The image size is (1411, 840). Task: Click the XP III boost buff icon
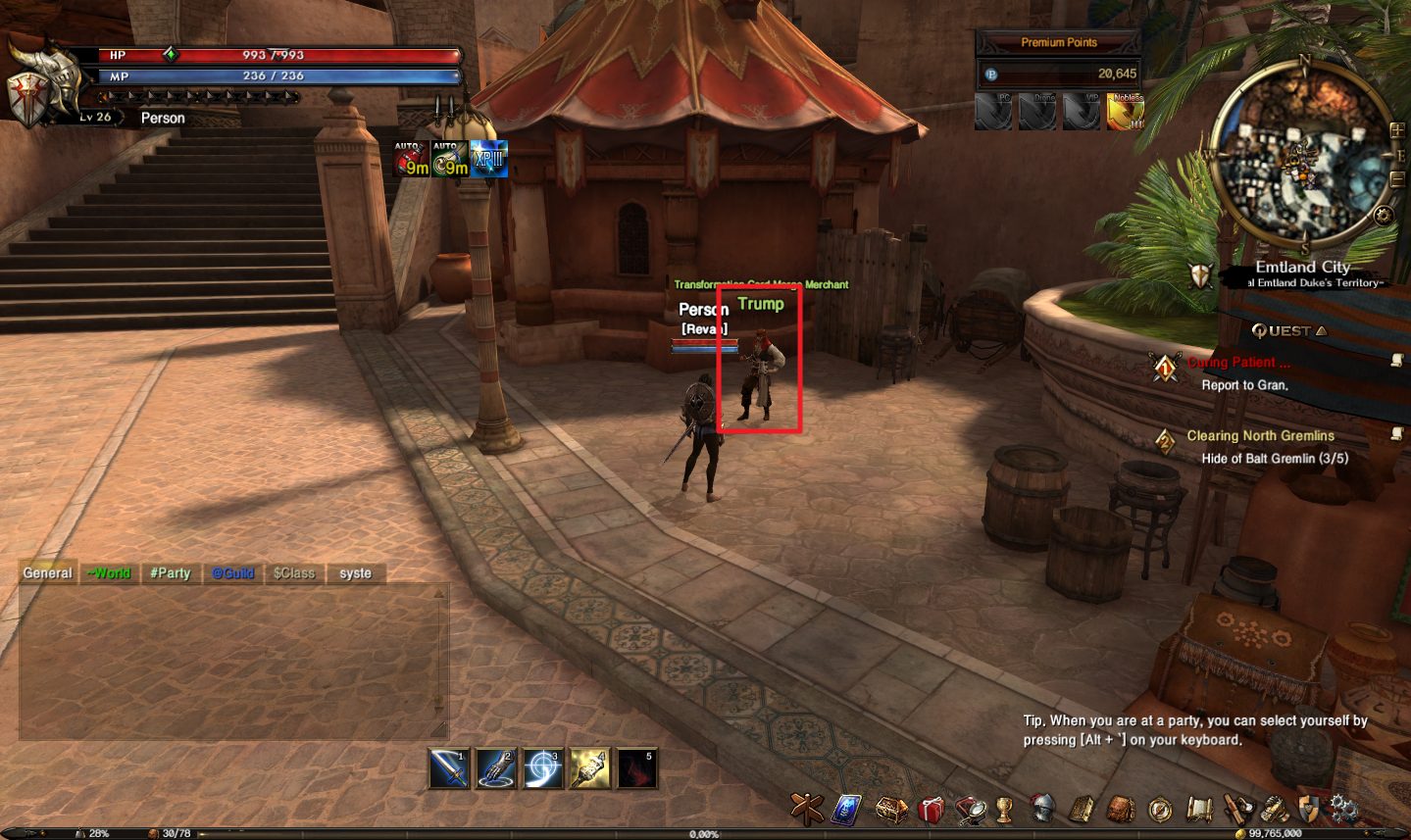(x=488, y=160)
